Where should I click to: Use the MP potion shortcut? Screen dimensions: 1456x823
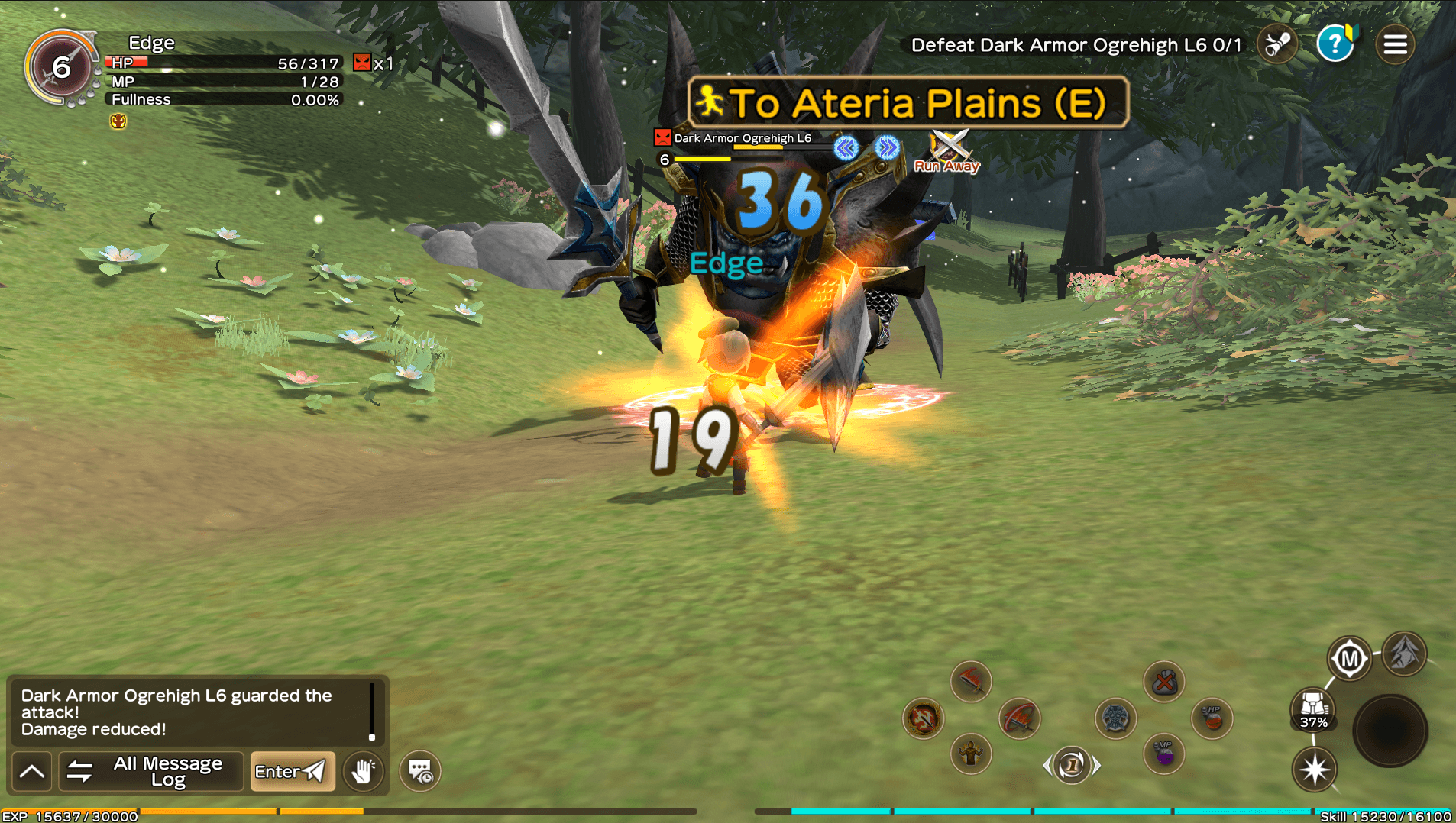(1163, 754)
